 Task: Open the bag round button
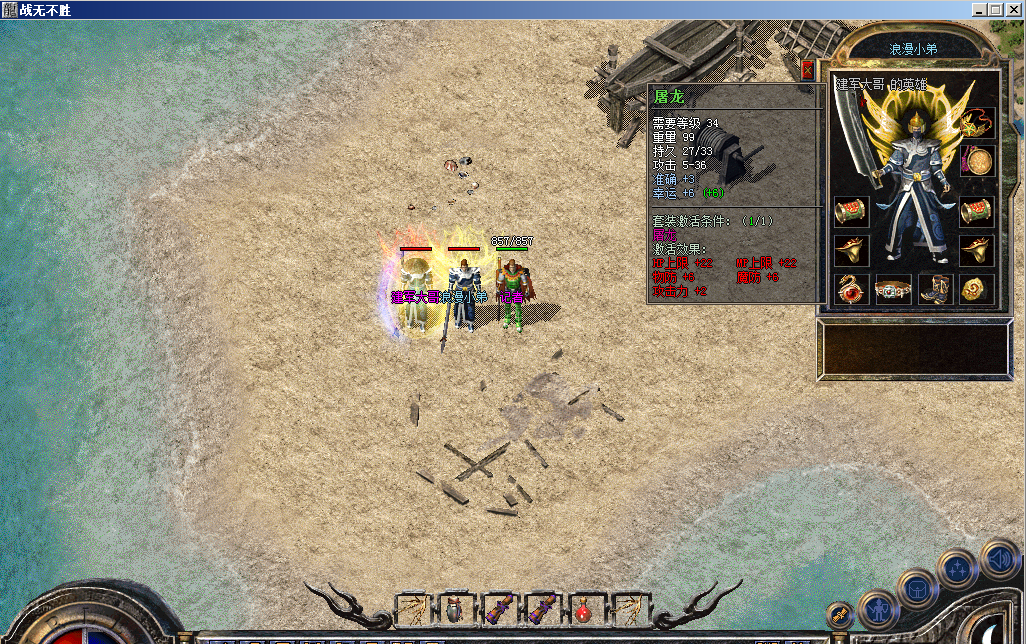[917, 589]
